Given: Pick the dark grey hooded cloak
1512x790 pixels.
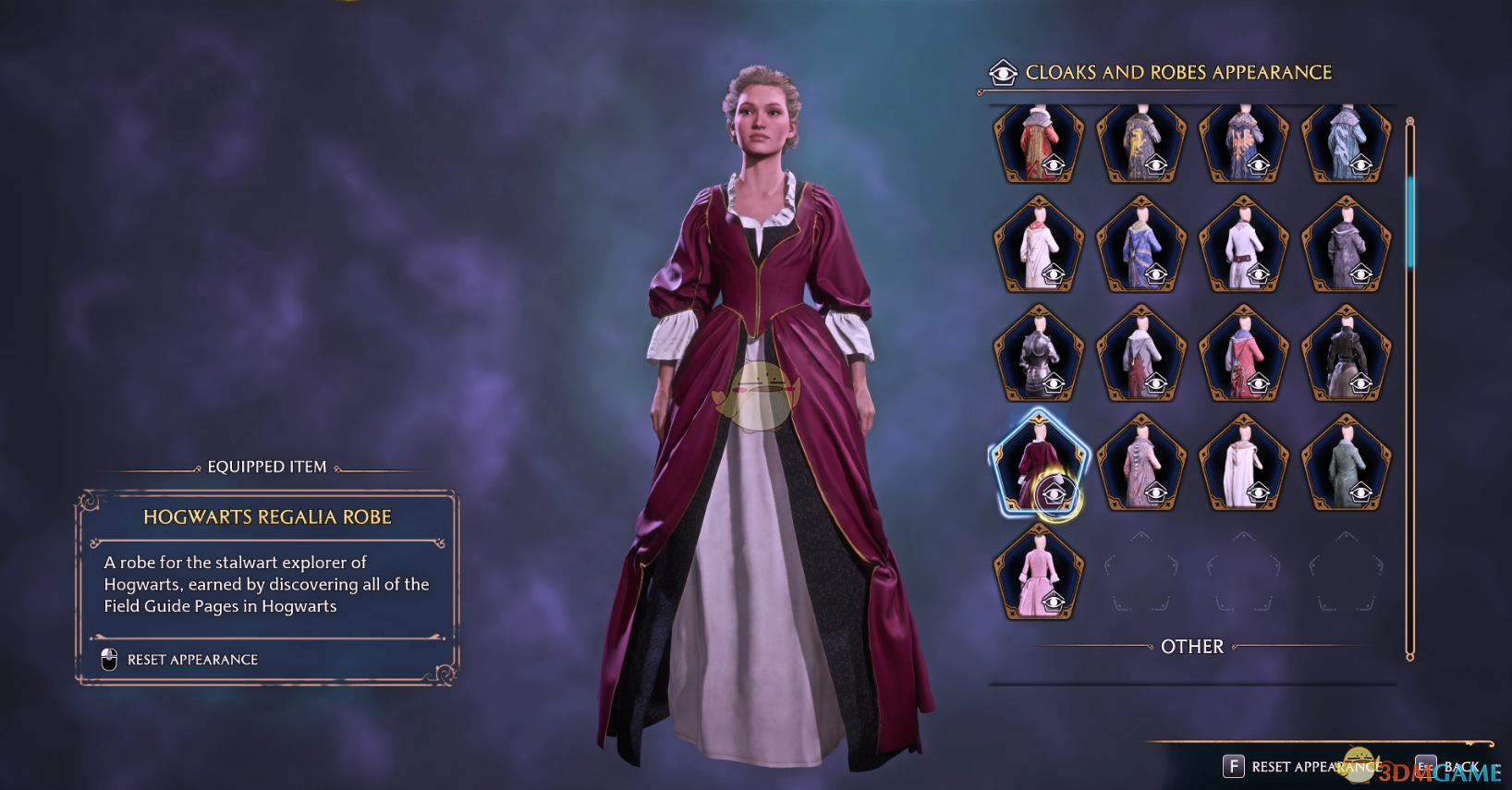Looking at the screenshot, I should click(x=1347, y=246).
